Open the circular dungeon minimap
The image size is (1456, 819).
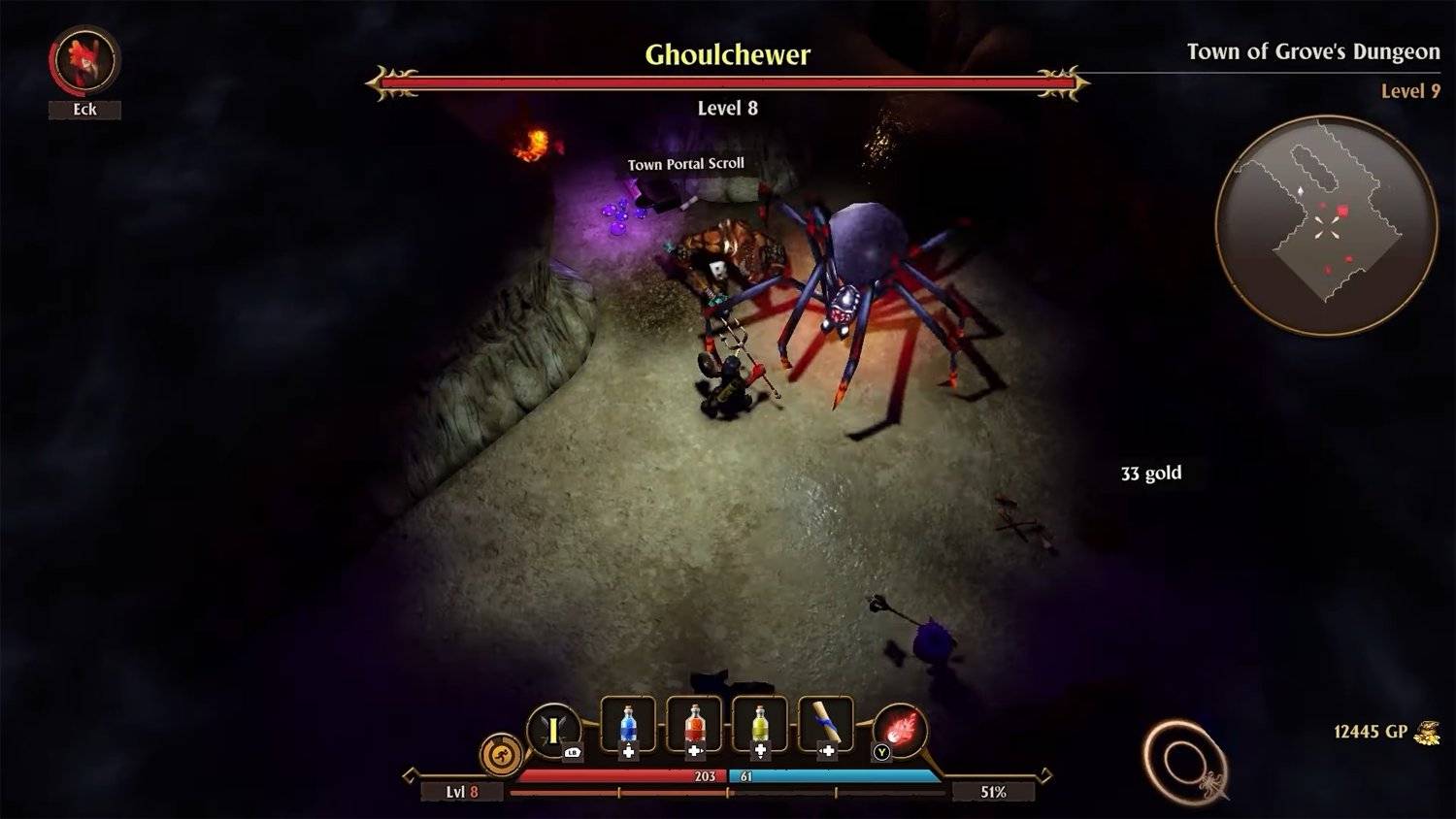1326,226
